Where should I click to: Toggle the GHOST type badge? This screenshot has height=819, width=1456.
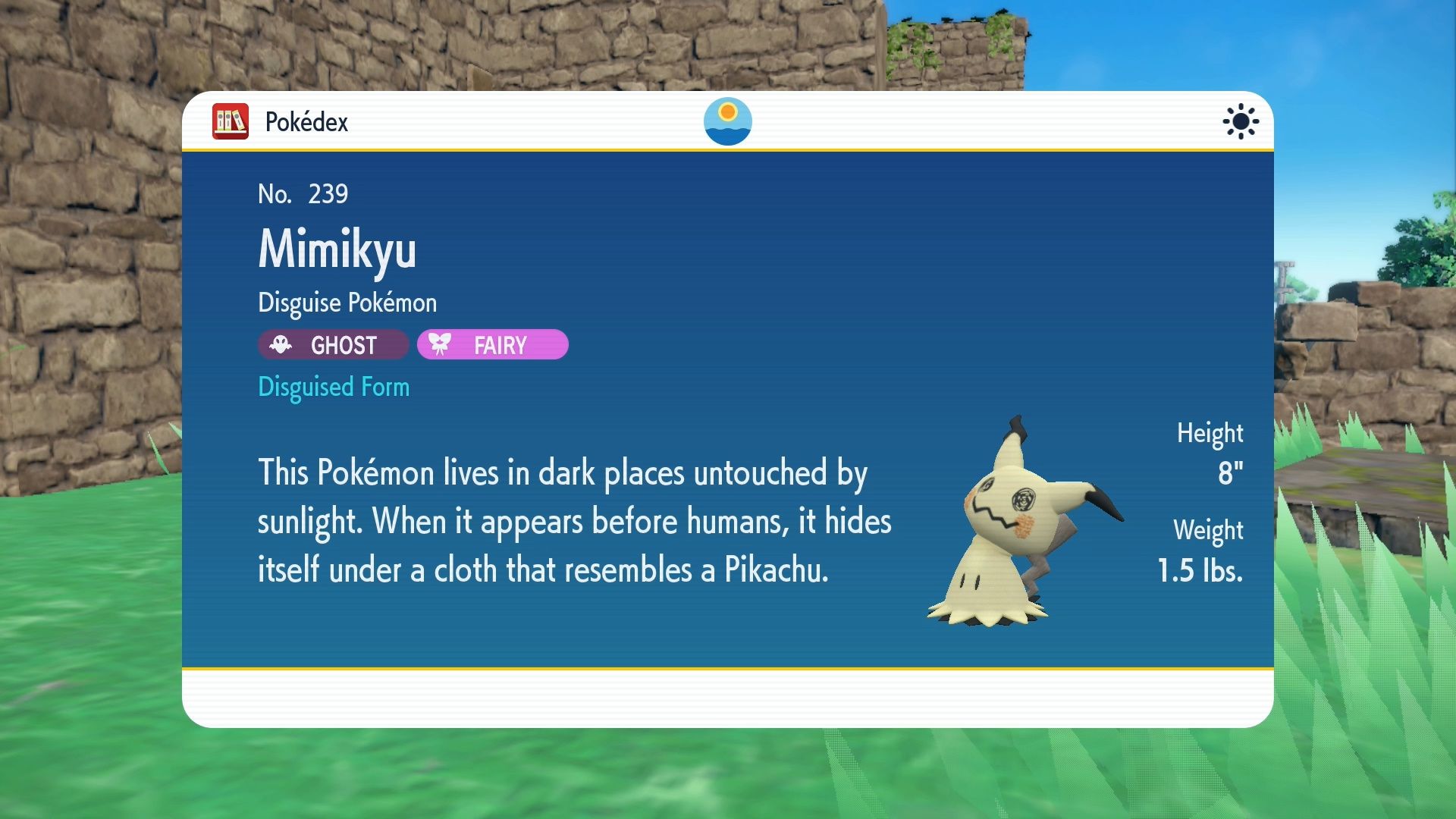coord(332,345)
